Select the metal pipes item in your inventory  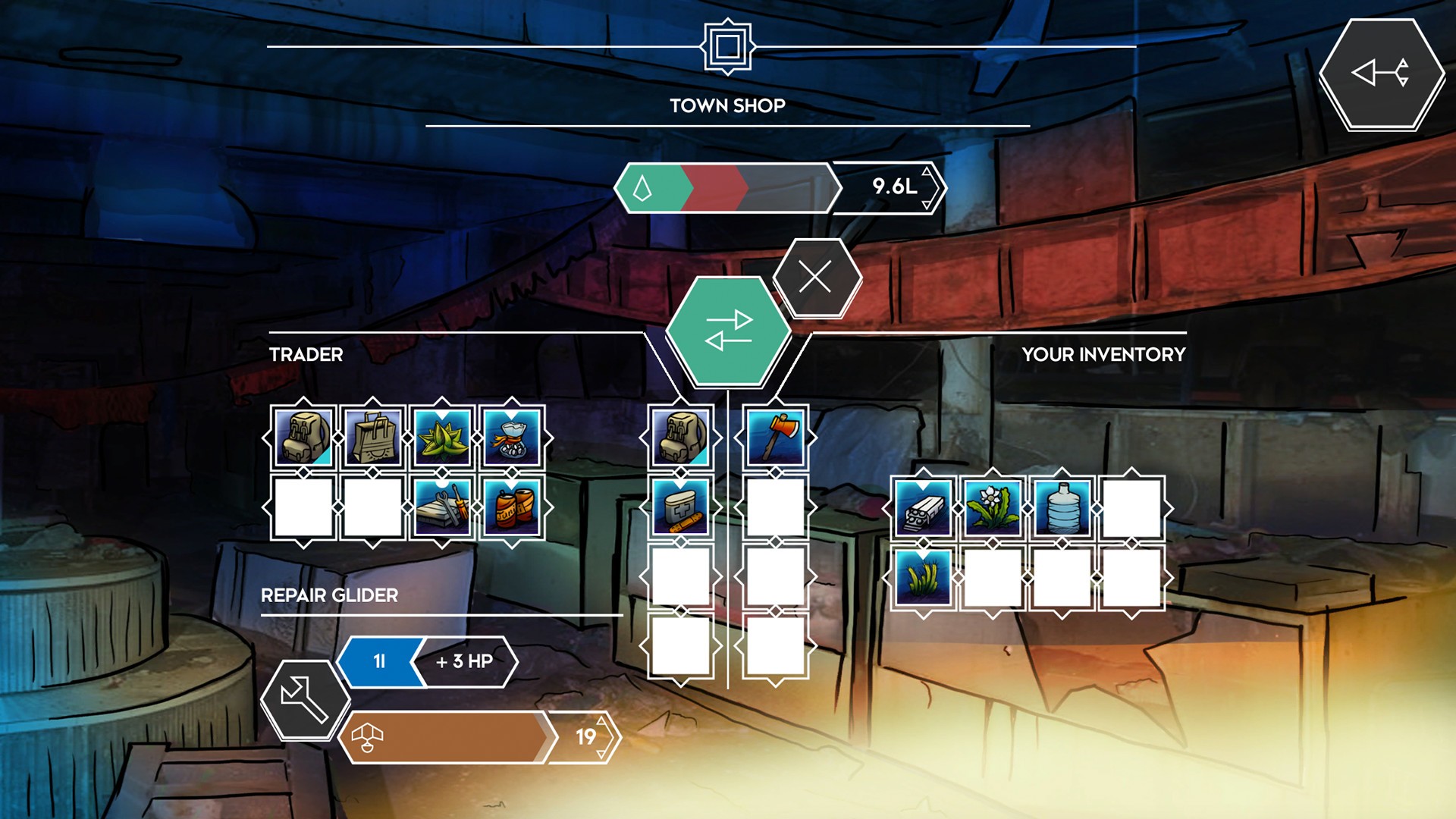pos(922,507)
